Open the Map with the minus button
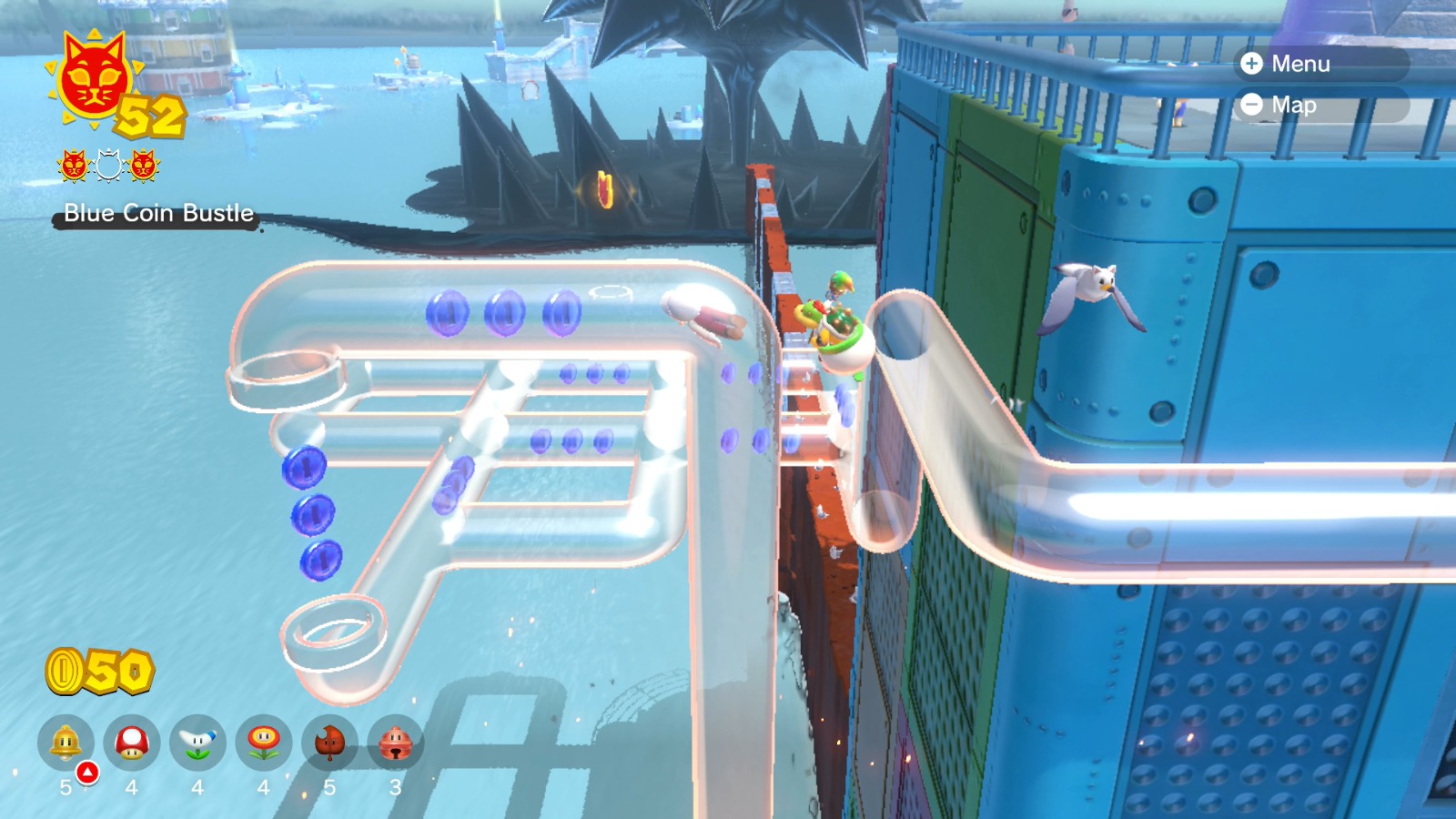The width and height of the screenshot is (1456, 819). tap(1253, 105)
